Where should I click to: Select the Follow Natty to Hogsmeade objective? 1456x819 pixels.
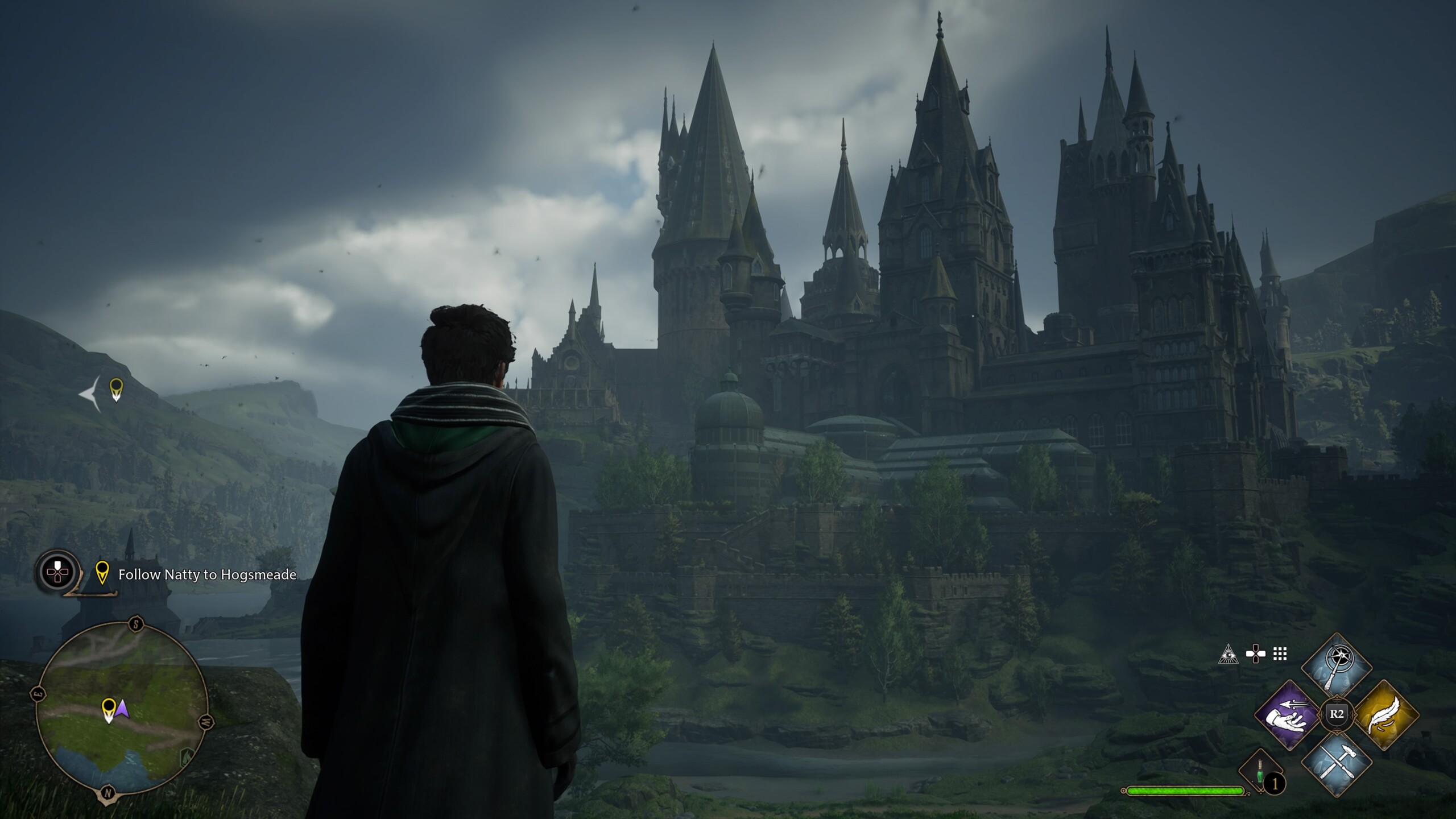(x=207, y=575)
